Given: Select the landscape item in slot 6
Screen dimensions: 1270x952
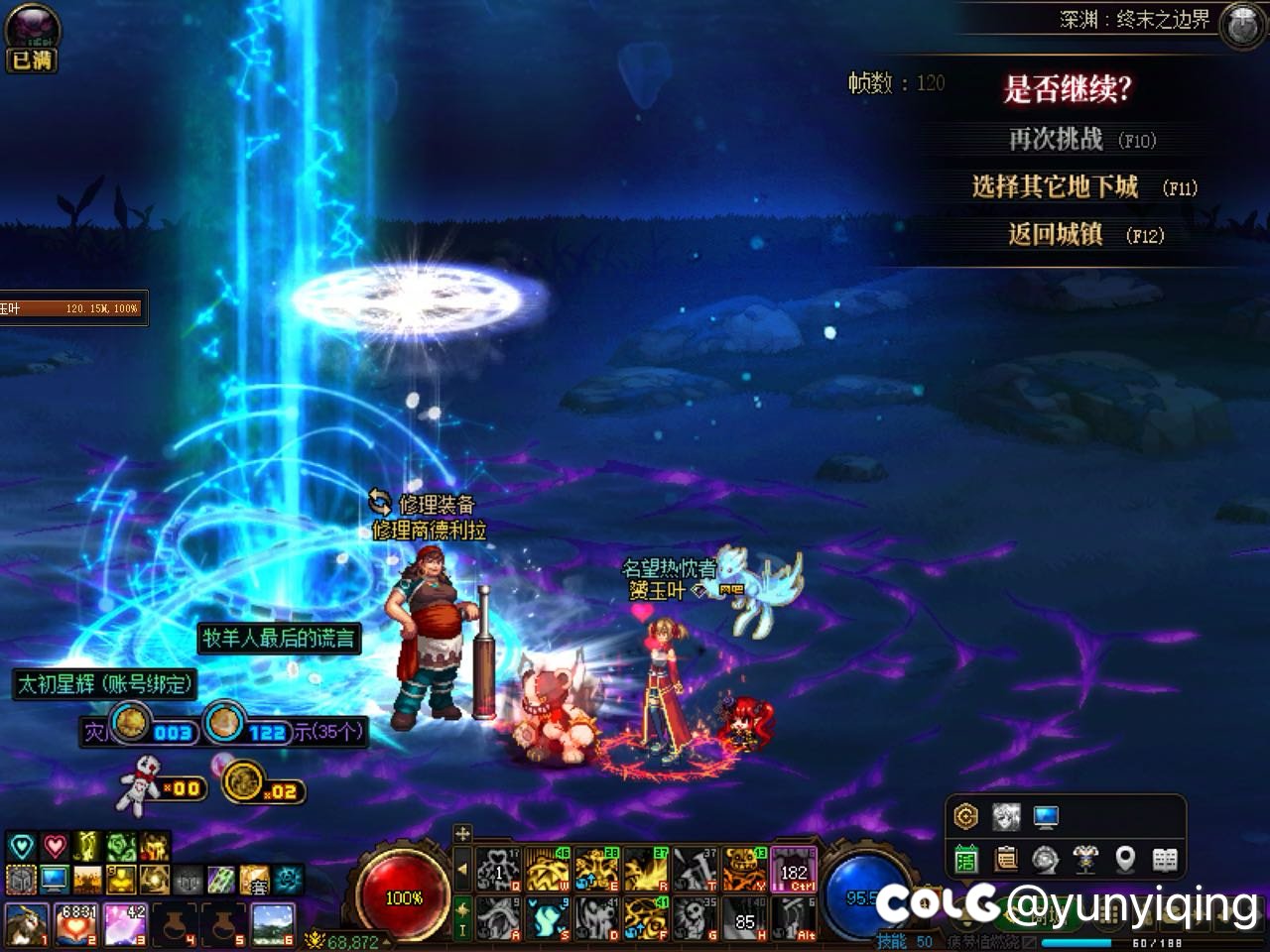Looking at the screenshot, I should 273,923.
